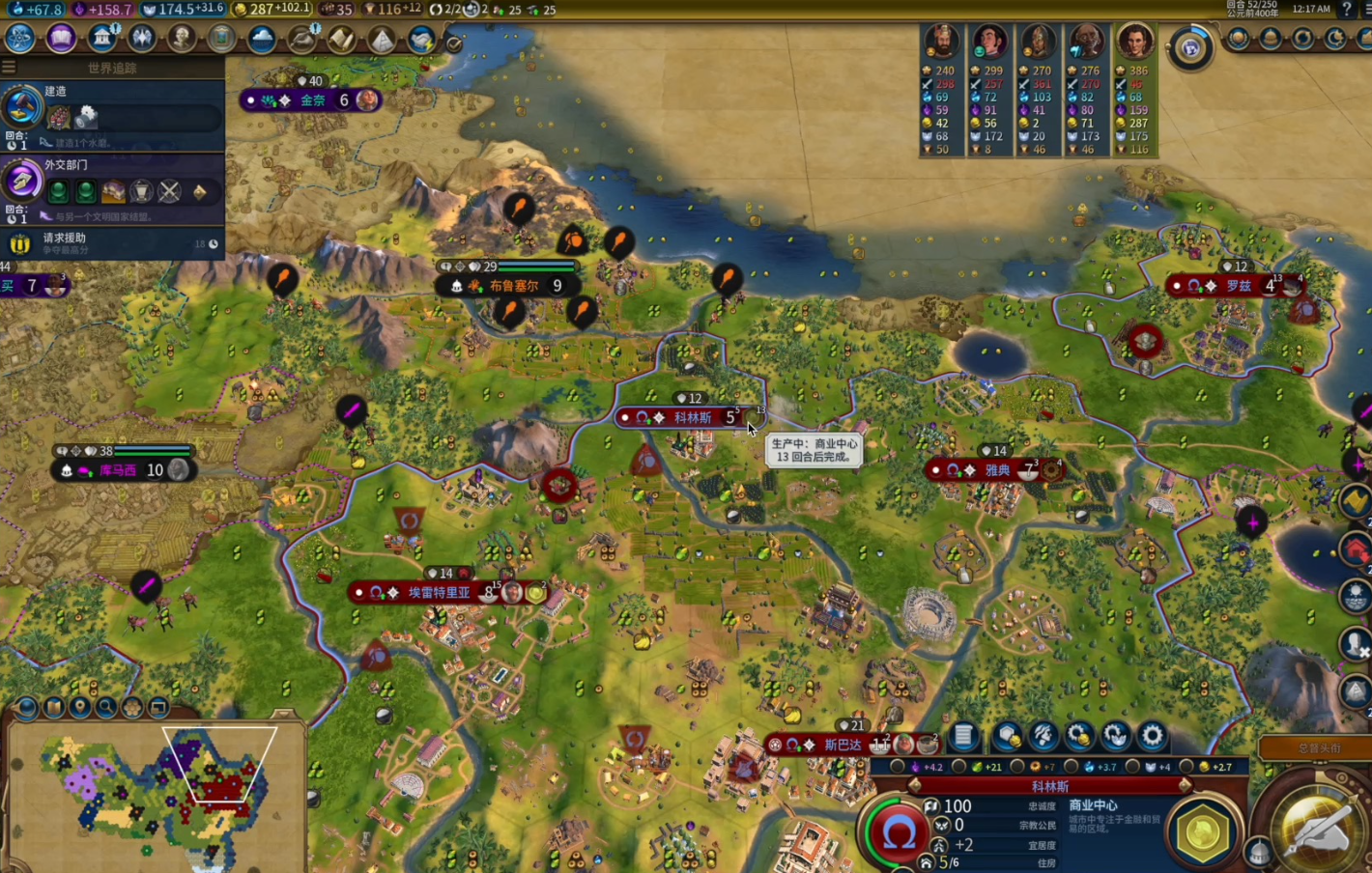The image size is (1372, 873).
Task: Select the 科林斯 city banner
Action: coord(692,418)
